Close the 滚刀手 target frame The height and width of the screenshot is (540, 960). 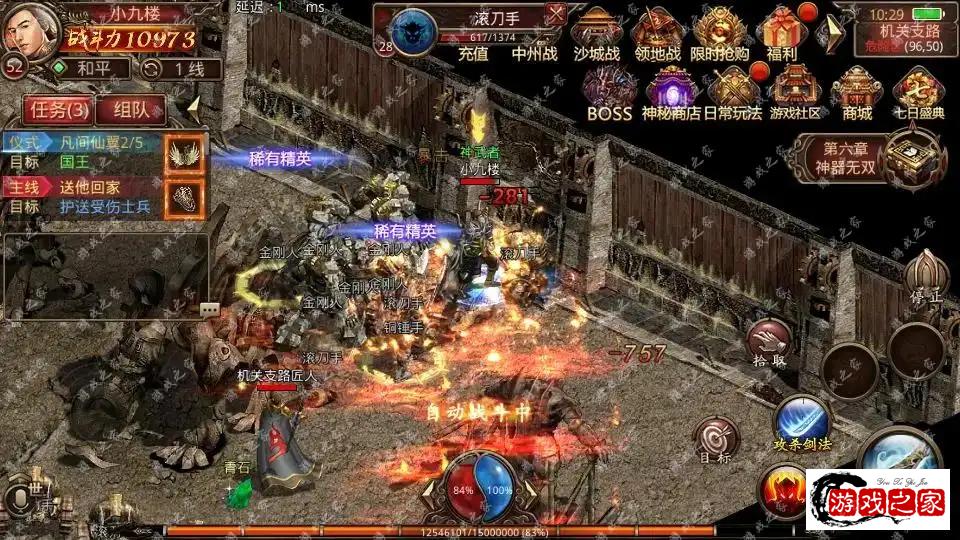(556, 14)
